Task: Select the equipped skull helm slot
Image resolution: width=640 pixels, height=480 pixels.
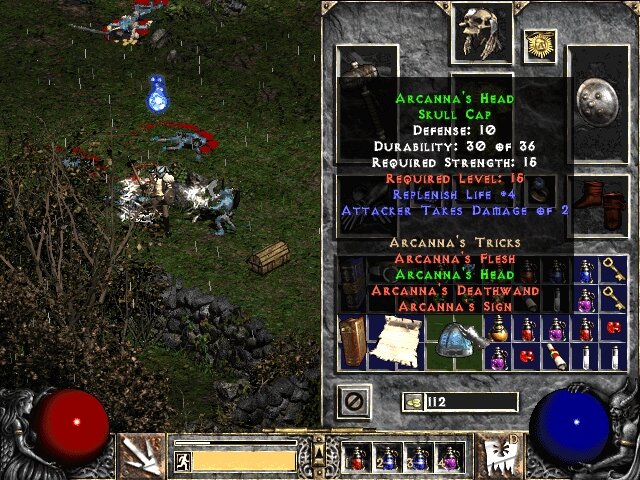Action: tap(481, 31)
